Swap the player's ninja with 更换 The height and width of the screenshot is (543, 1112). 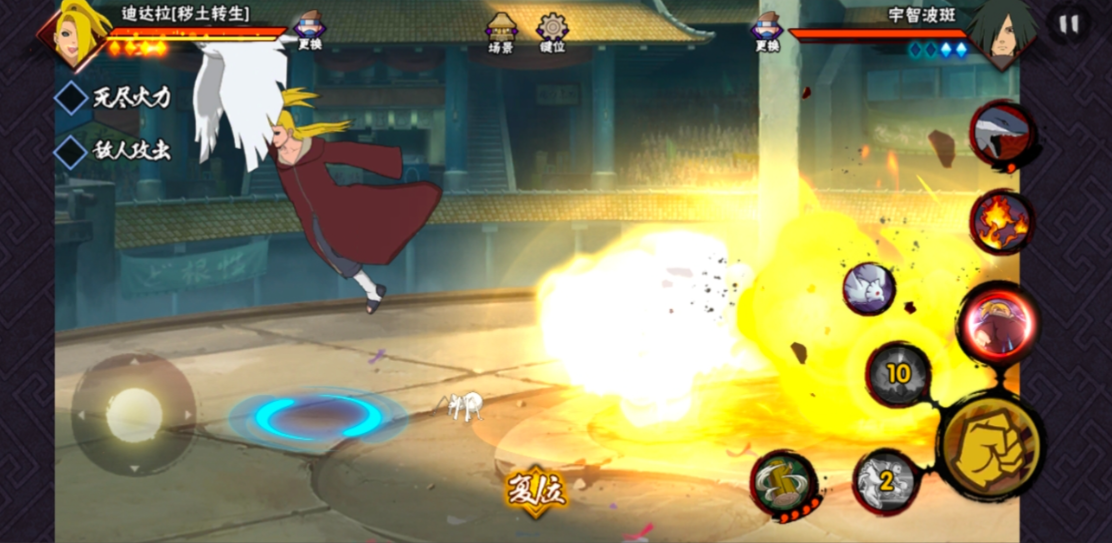click(309, 30)
